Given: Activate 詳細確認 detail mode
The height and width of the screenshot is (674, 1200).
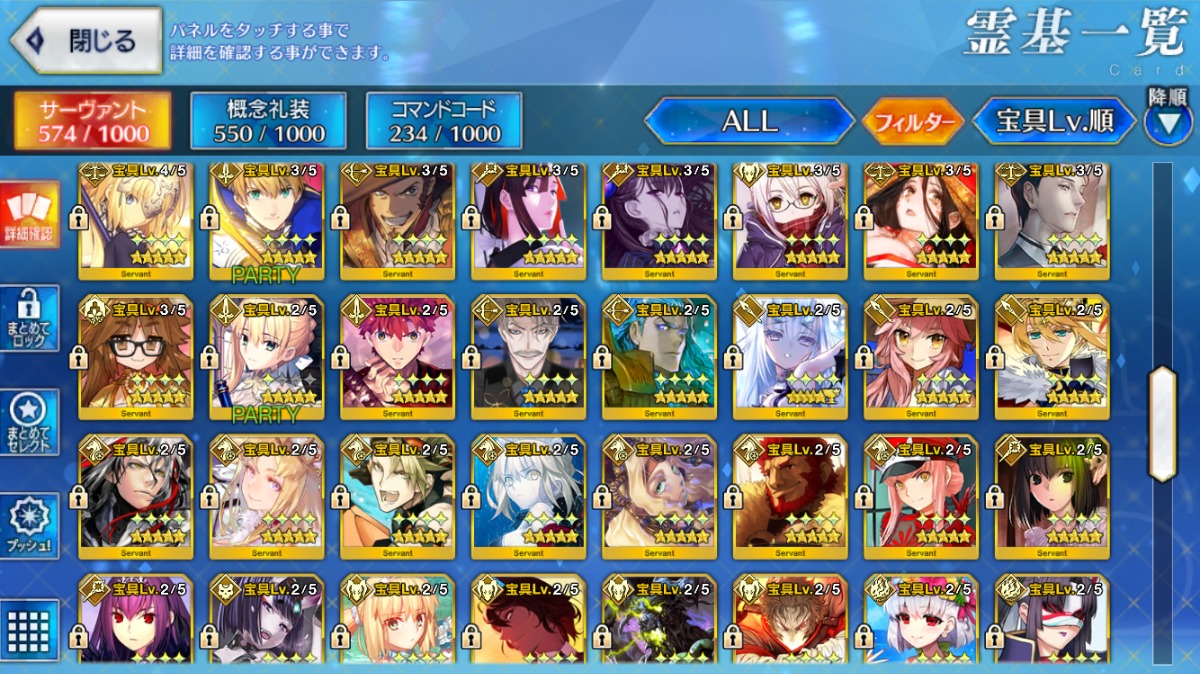Looking at the screenshot, I should pyautogui.click(x=28, y=215).
